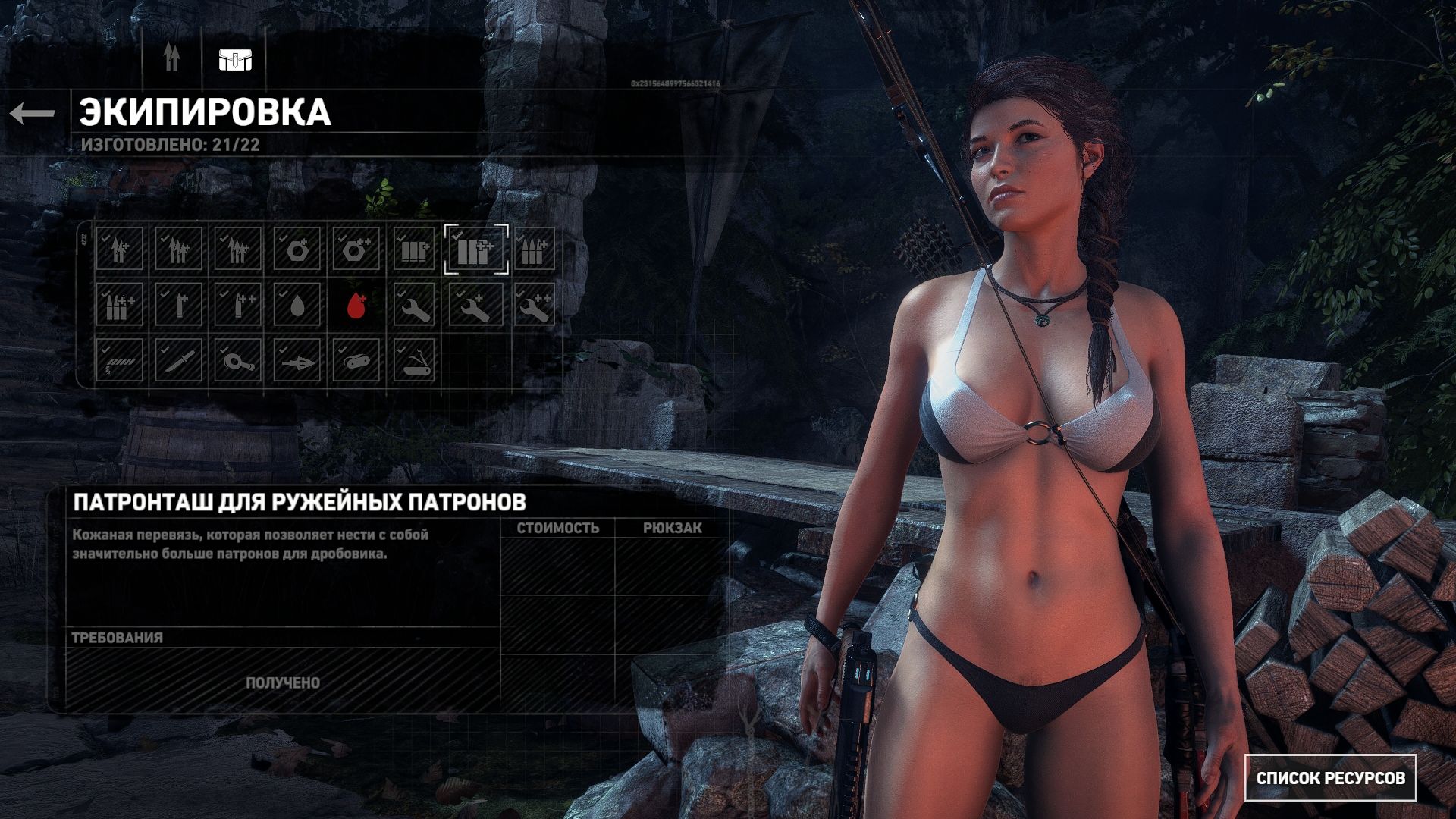
Task: Go back using the left arrow
Action: (33, 114)
